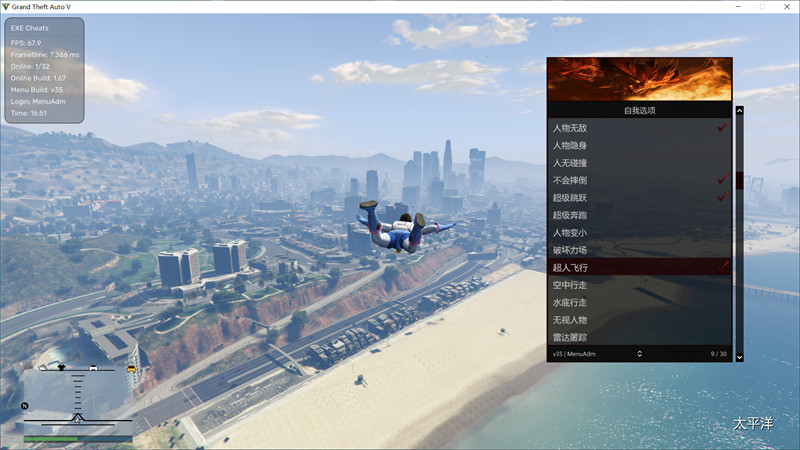Viewport: 800px width, 450px height.
Task: Select the 空中行走 entry
Action: tap(638, 284)
